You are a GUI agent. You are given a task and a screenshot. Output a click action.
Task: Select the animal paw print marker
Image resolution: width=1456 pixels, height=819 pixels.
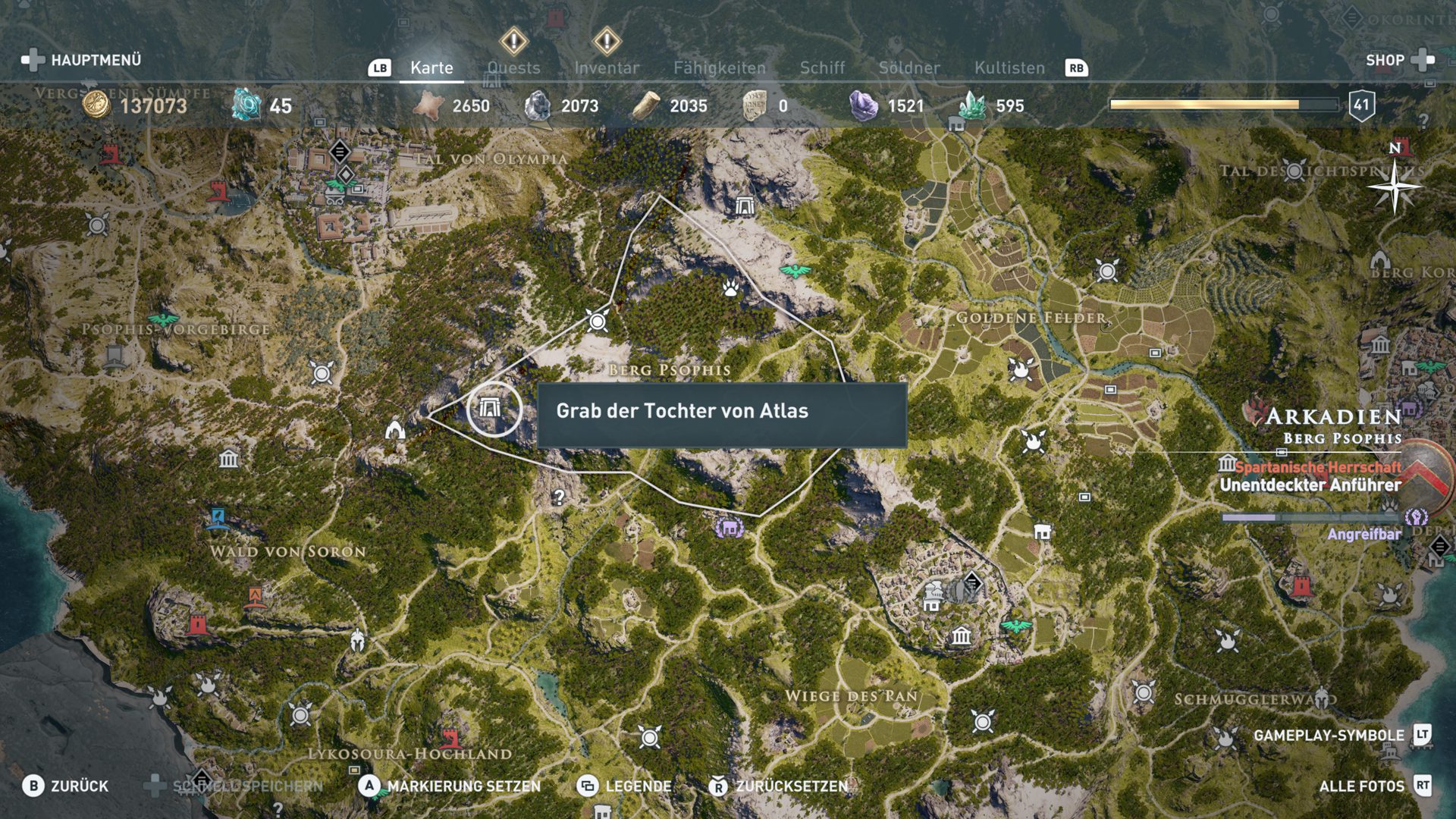tap(730, 287)
